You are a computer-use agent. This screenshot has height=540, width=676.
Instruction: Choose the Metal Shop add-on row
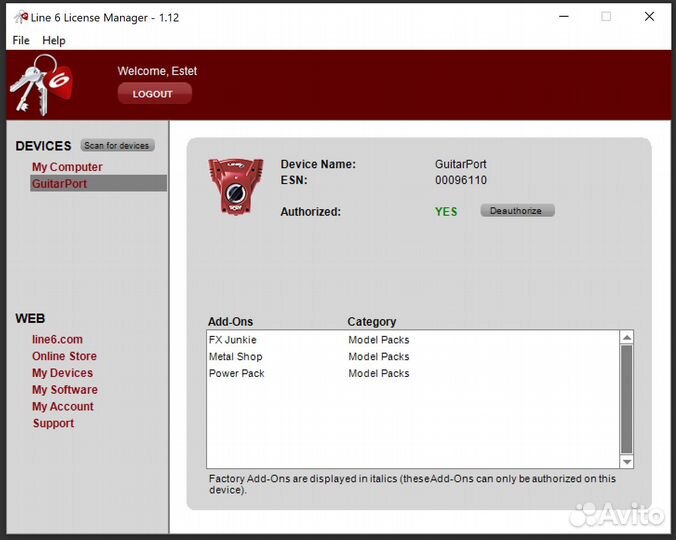coord(235,357)
